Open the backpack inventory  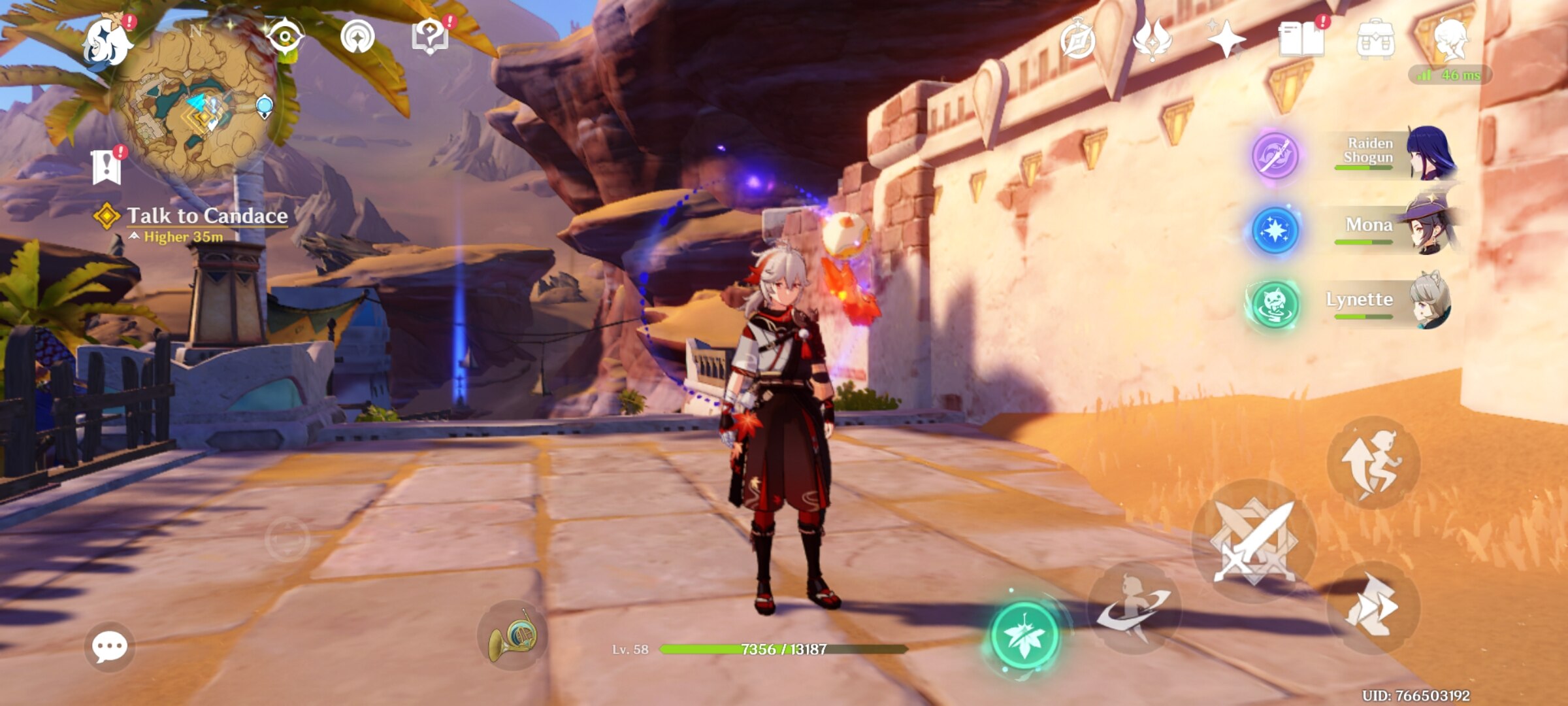(1375, 41)
